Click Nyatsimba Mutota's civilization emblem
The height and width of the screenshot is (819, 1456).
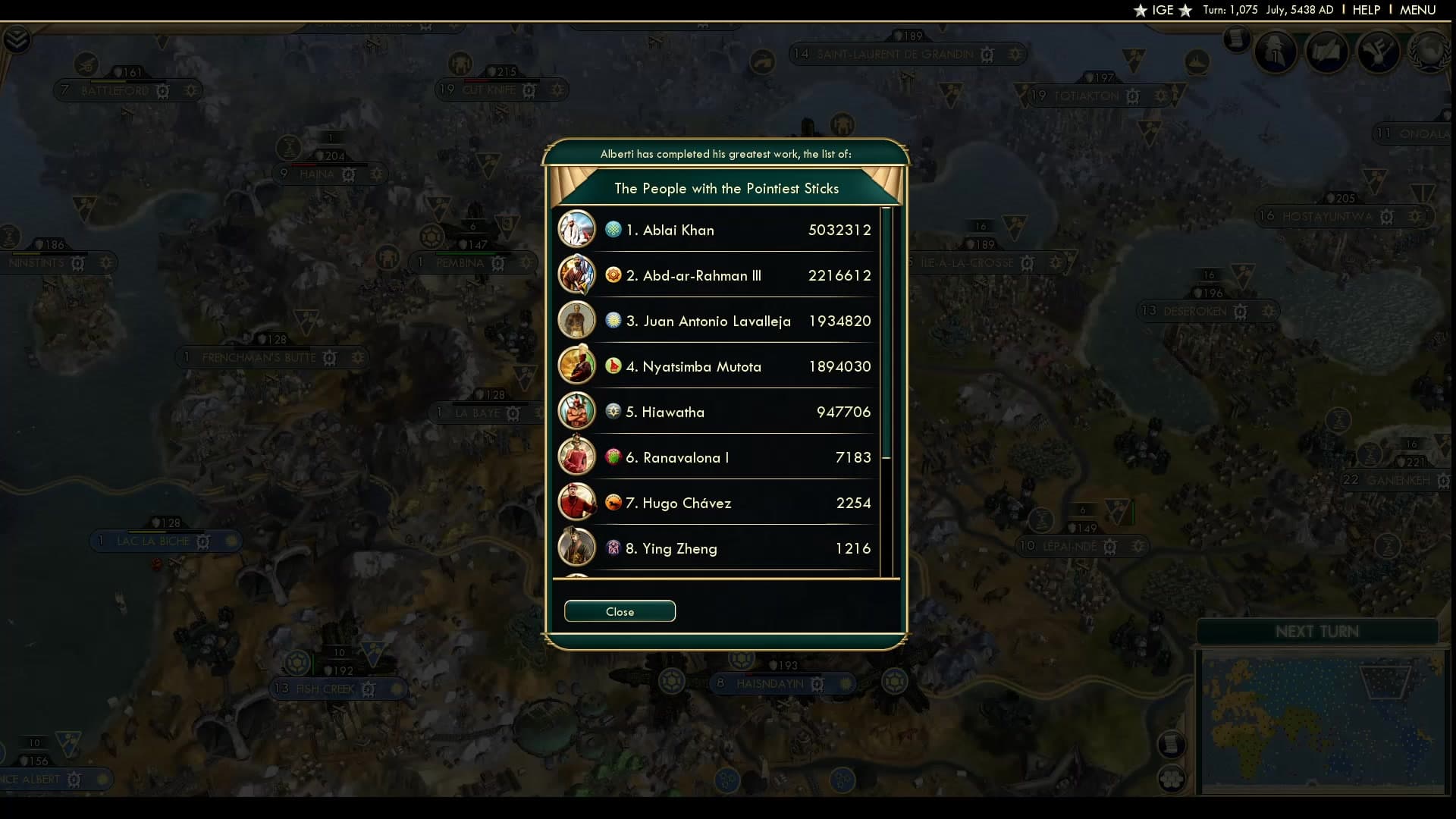click(613, 366)
